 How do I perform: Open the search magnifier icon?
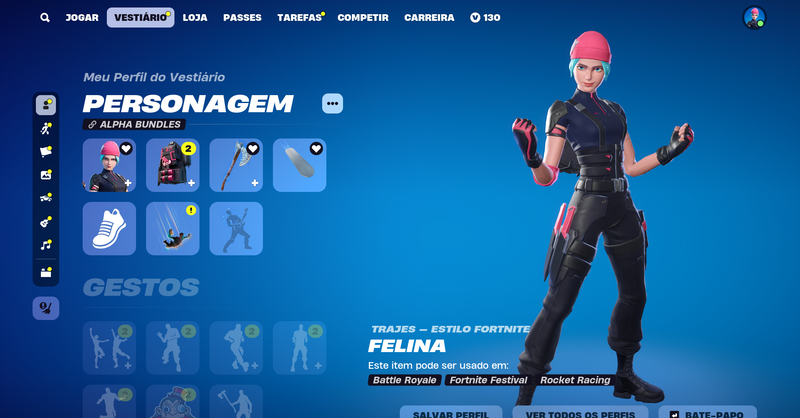pos(45,18)
